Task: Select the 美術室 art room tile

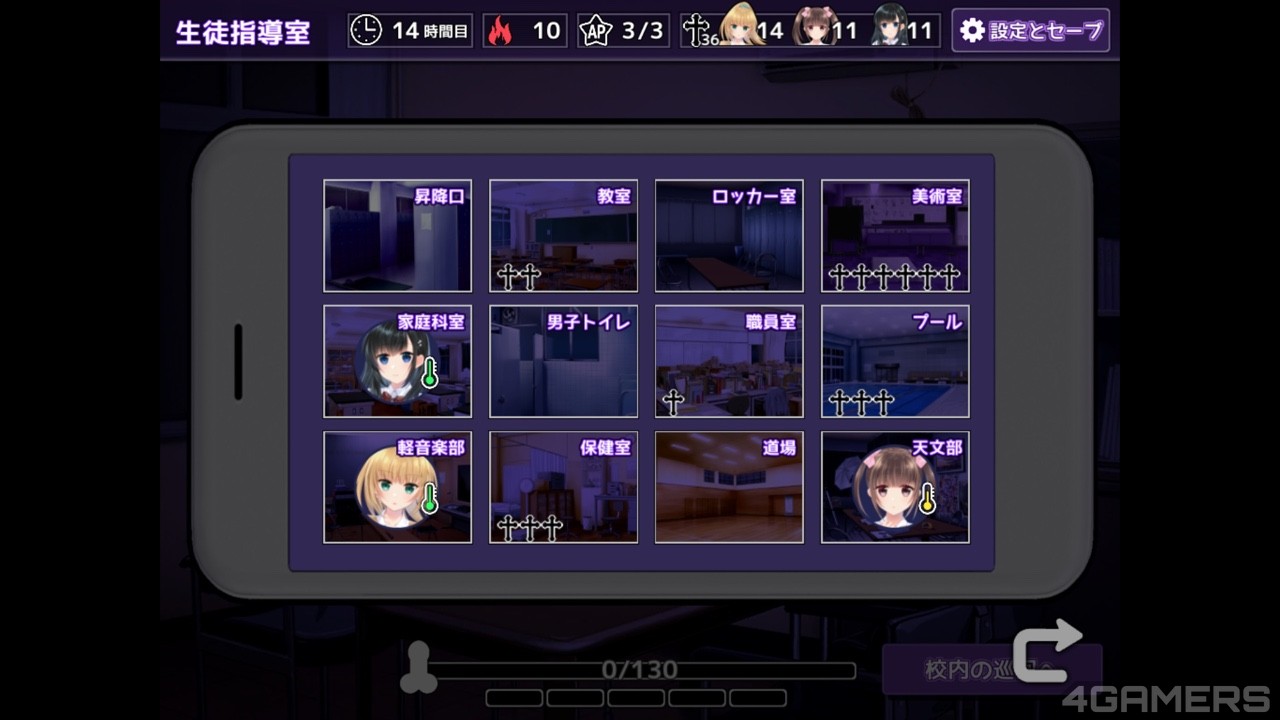Action: pos(895,236)
